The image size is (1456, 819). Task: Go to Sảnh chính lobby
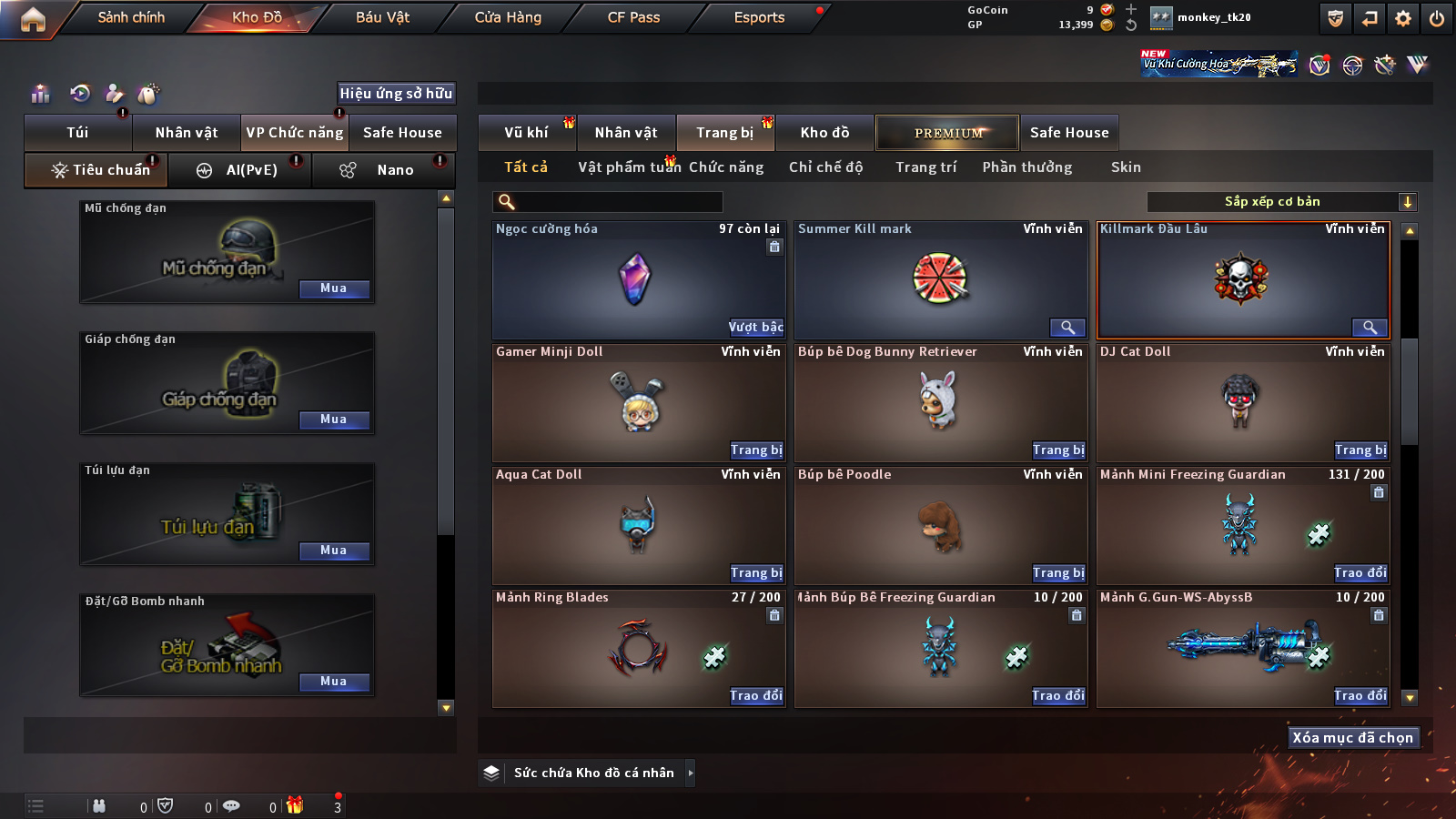(x=131, y=17)
